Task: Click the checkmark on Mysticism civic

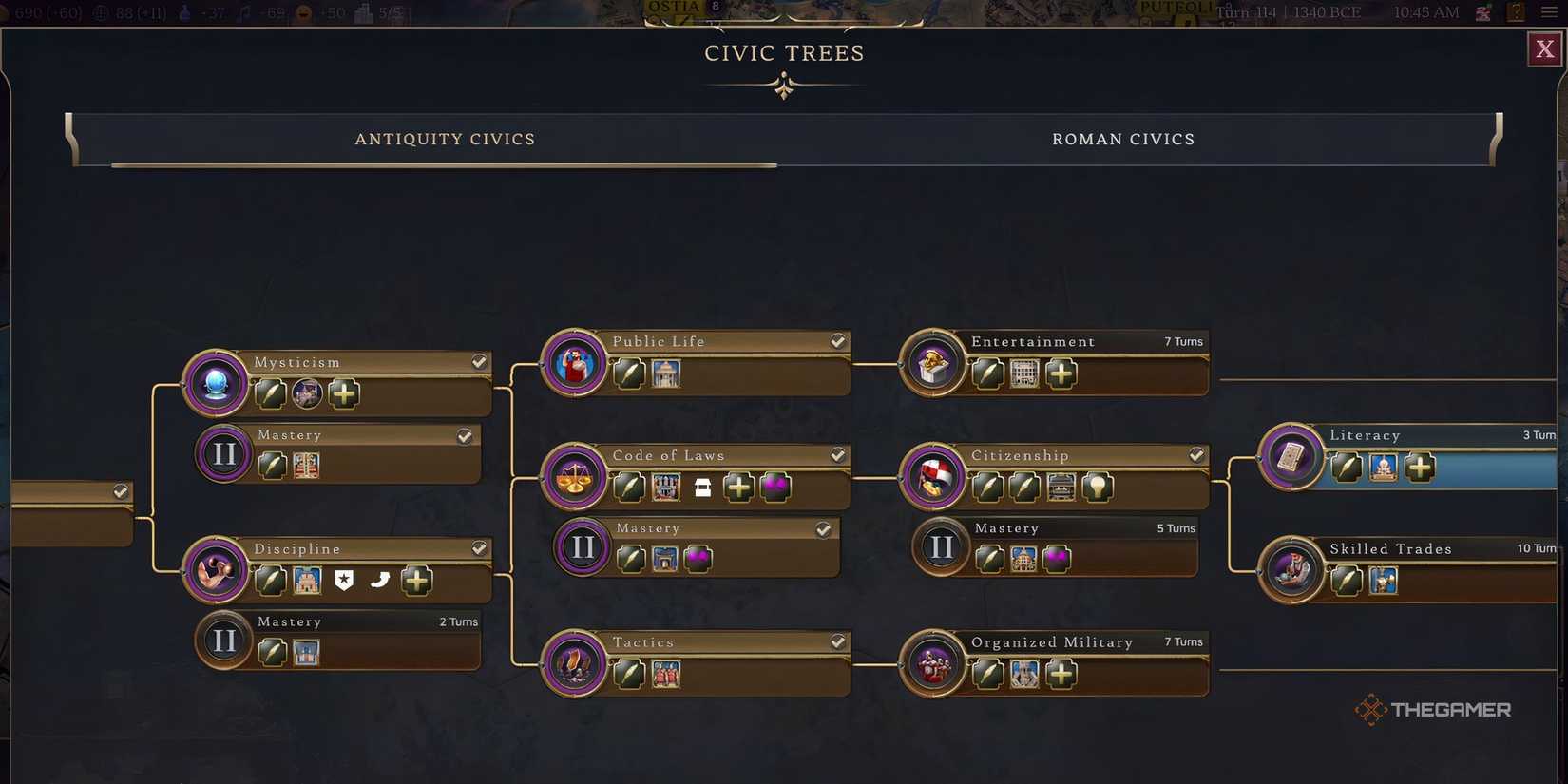Action: (x=479, y=361)
